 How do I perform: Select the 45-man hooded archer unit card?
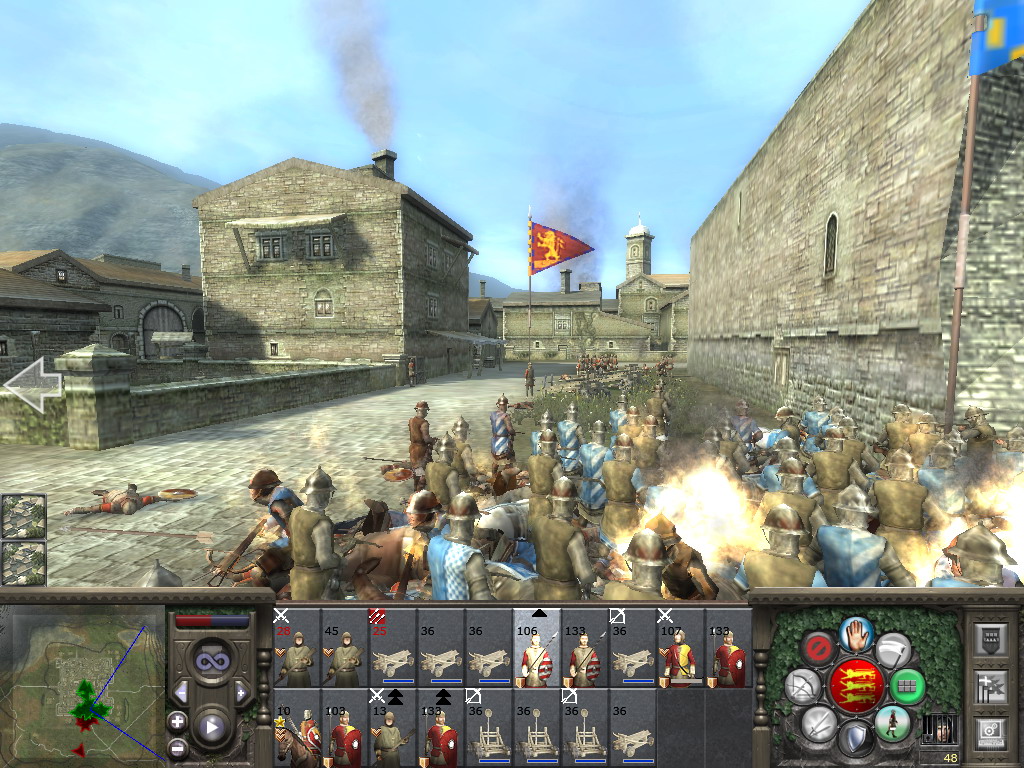(x=344, y=651)
